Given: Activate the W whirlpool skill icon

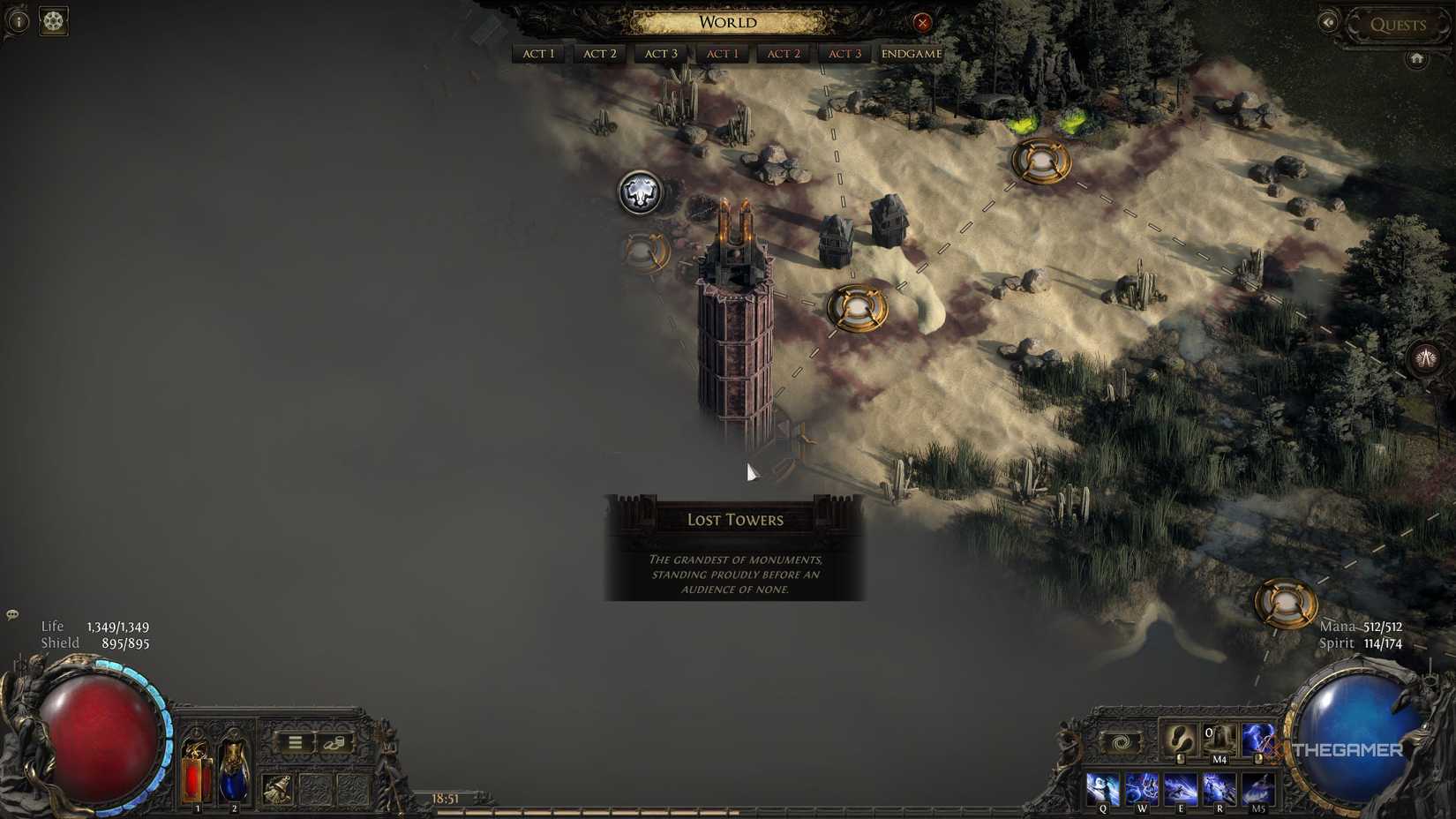Looking at the screenshot, I should pos(1141,786).
